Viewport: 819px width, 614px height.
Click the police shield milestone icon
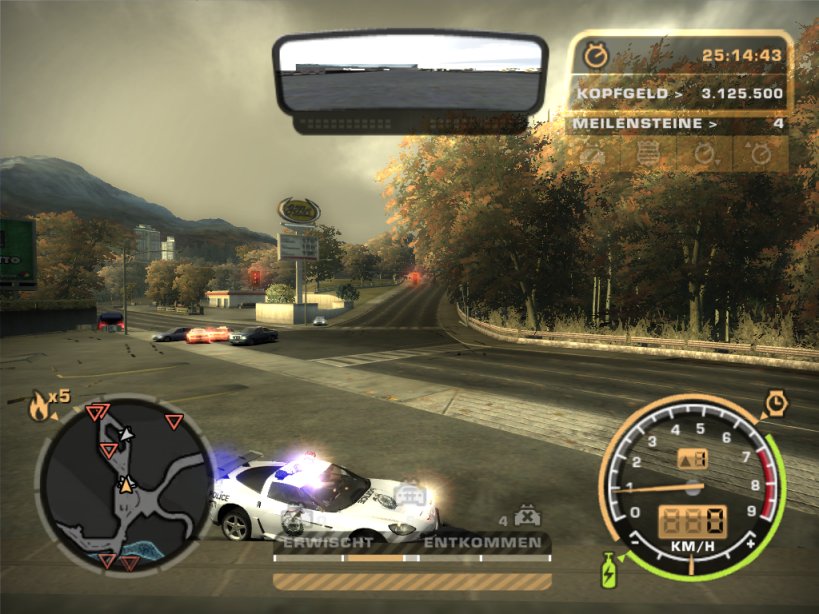coord(650,154)
